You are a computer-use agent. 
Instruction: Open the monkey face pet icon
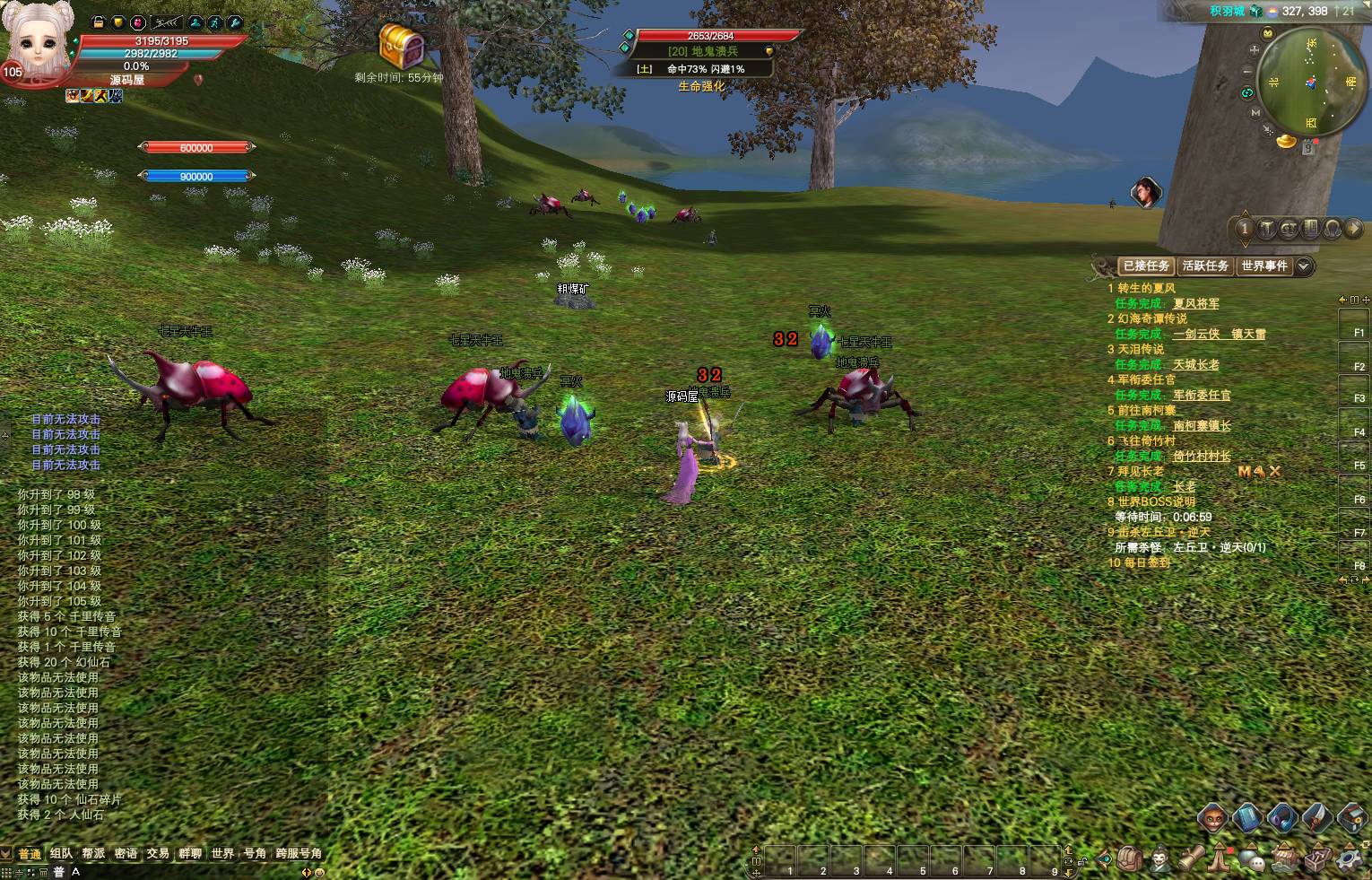[x=1212, y=817]
